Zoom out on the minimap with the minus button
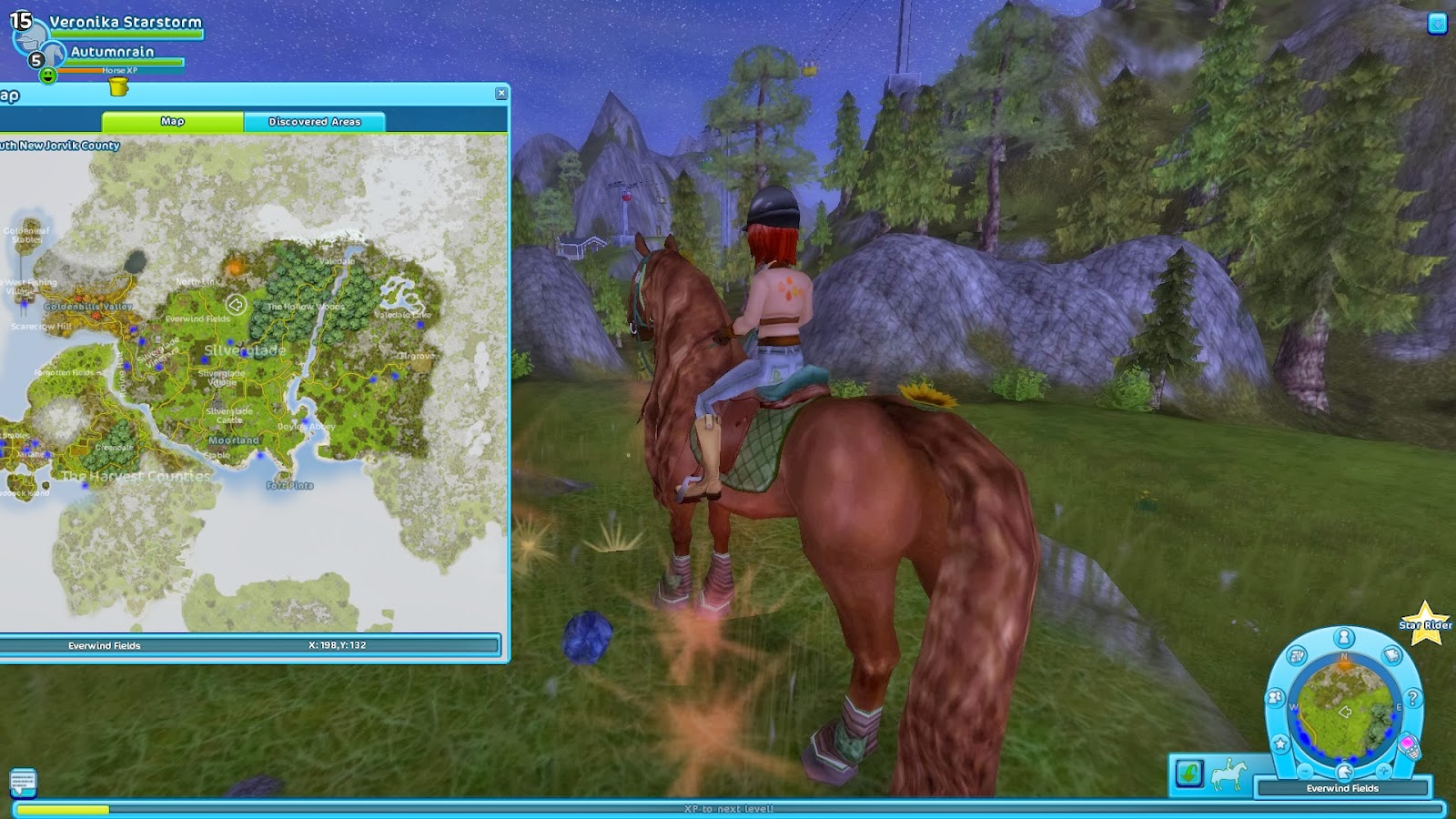The image size is (1456, 819). [x=1304, y=771]
